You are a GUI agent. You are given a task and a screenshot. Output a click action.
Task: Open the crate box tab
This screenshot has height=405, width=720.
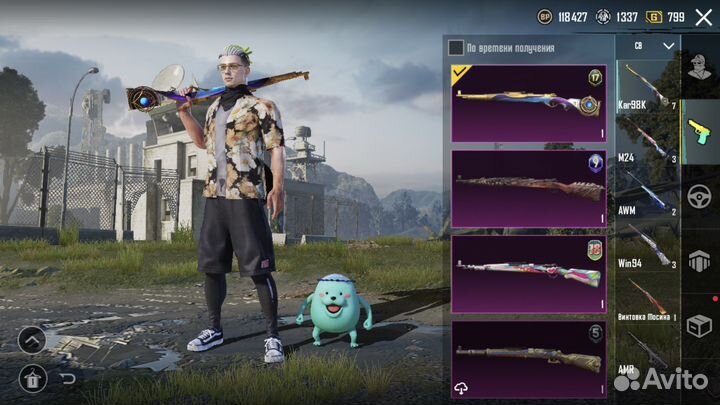700,324
